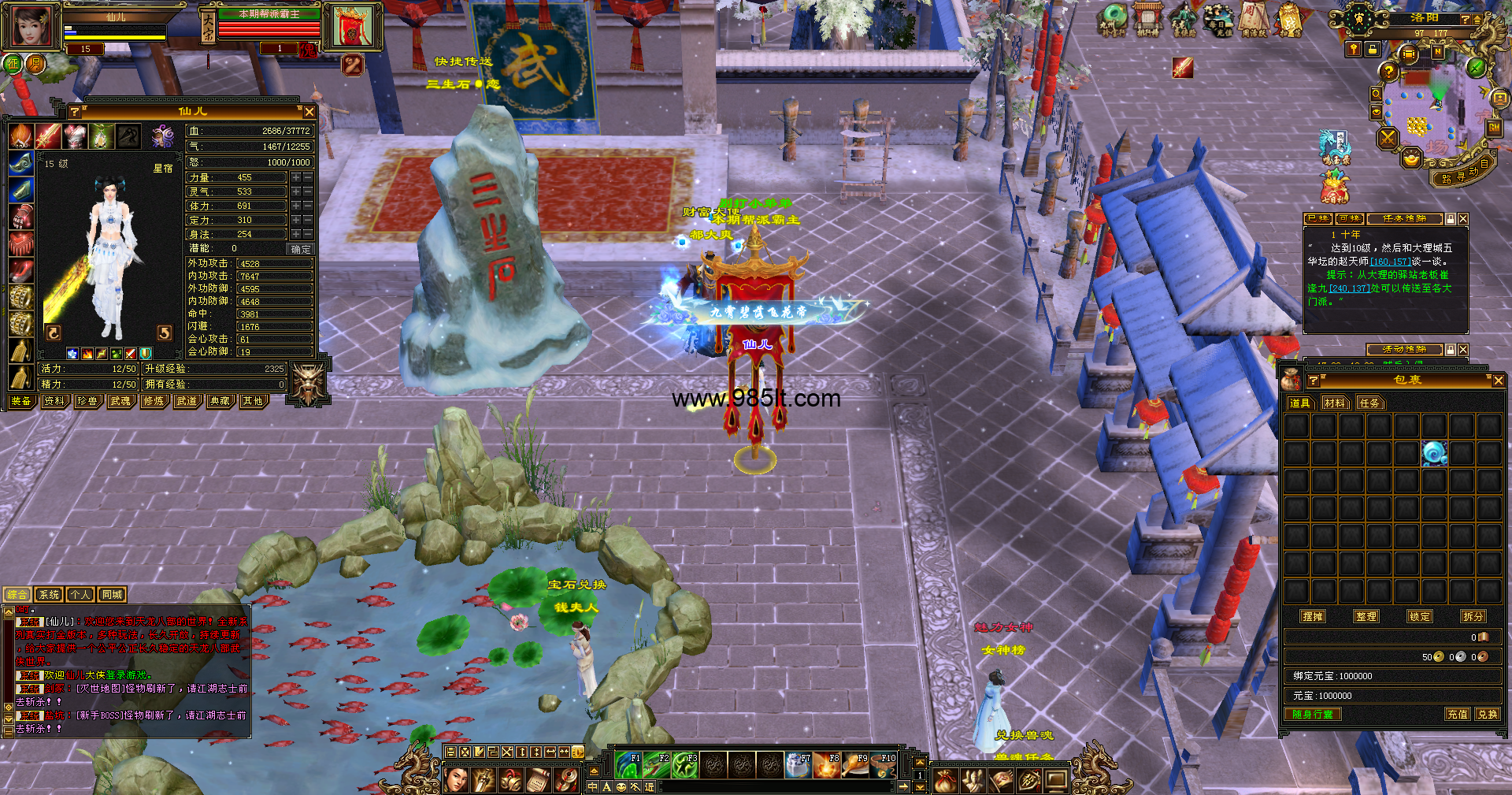1512x795 pixels.
Task: Close the 仙儿 character panel
Action: (x=309, y=112)
